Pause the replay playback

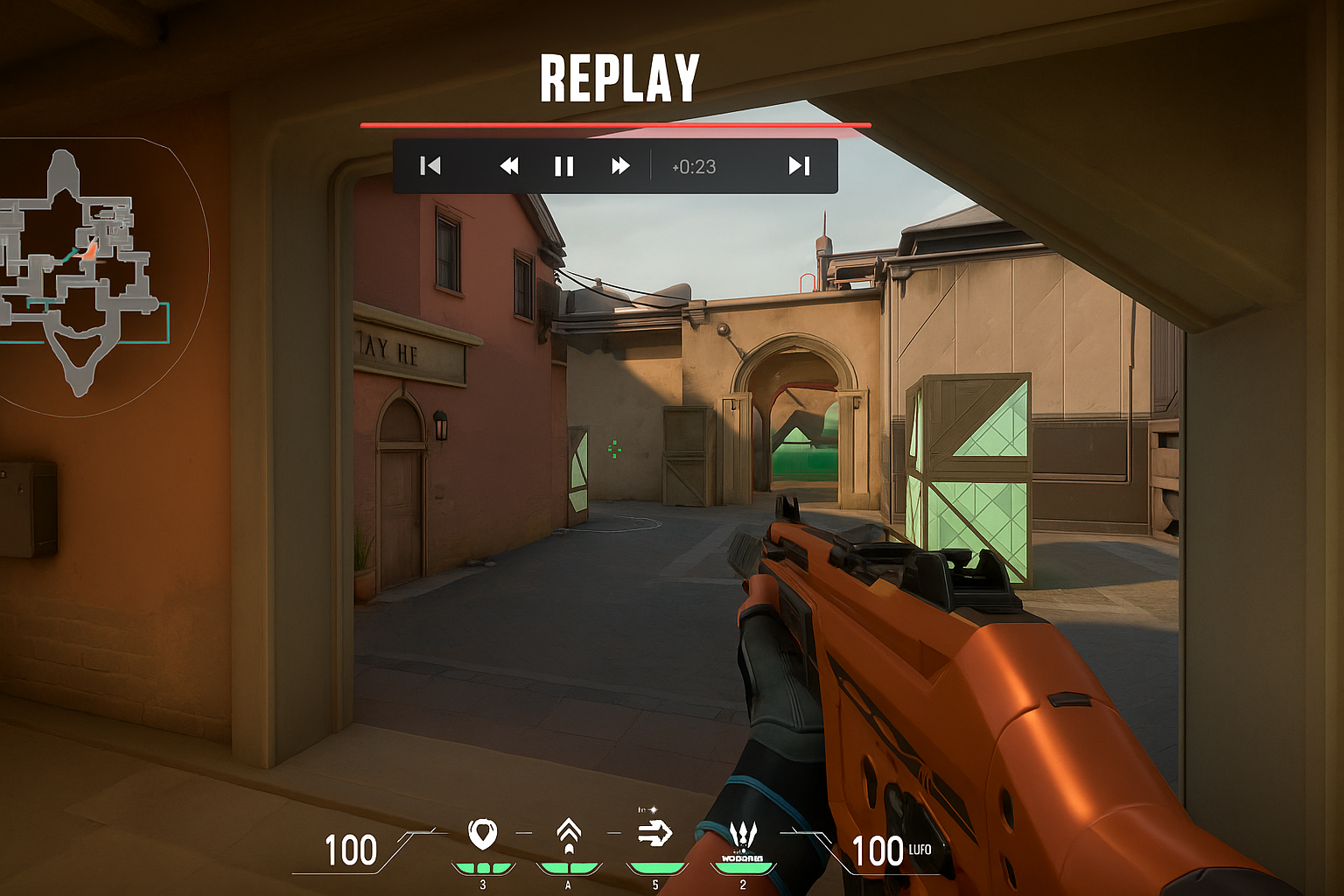tap(564, 166)
